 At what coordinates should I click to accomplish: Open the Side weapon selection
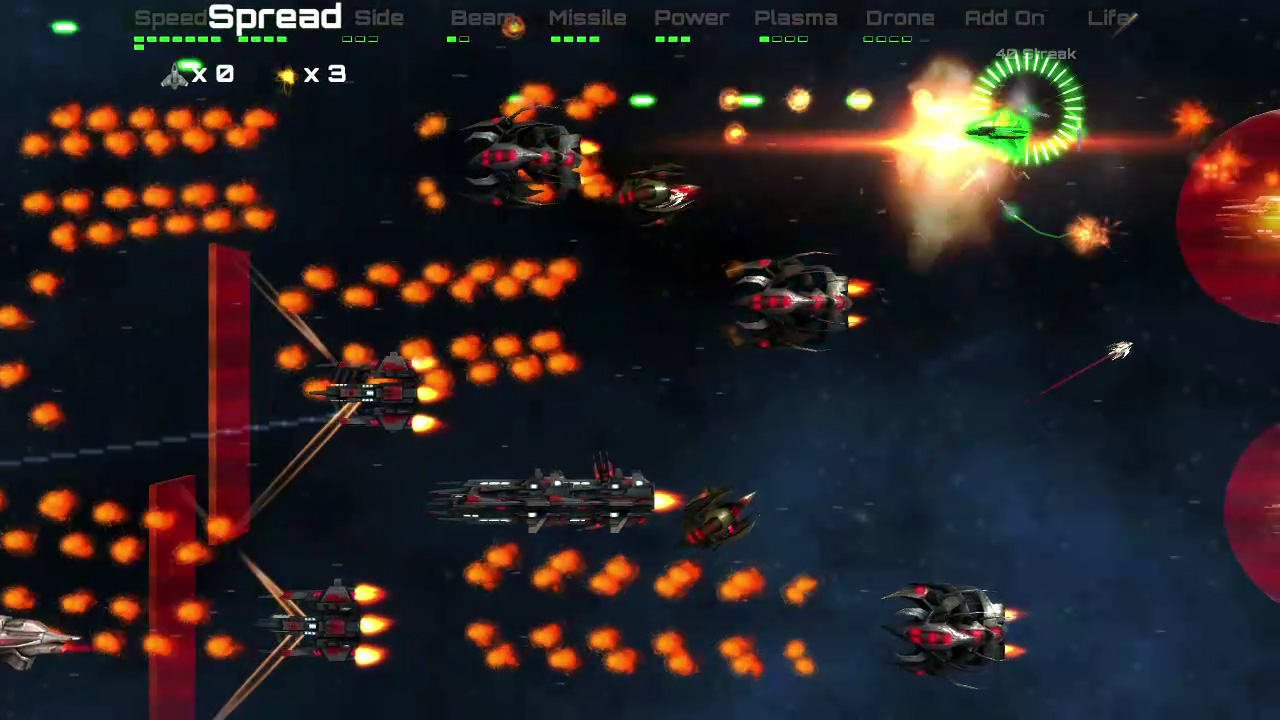[x=379, y=17]
